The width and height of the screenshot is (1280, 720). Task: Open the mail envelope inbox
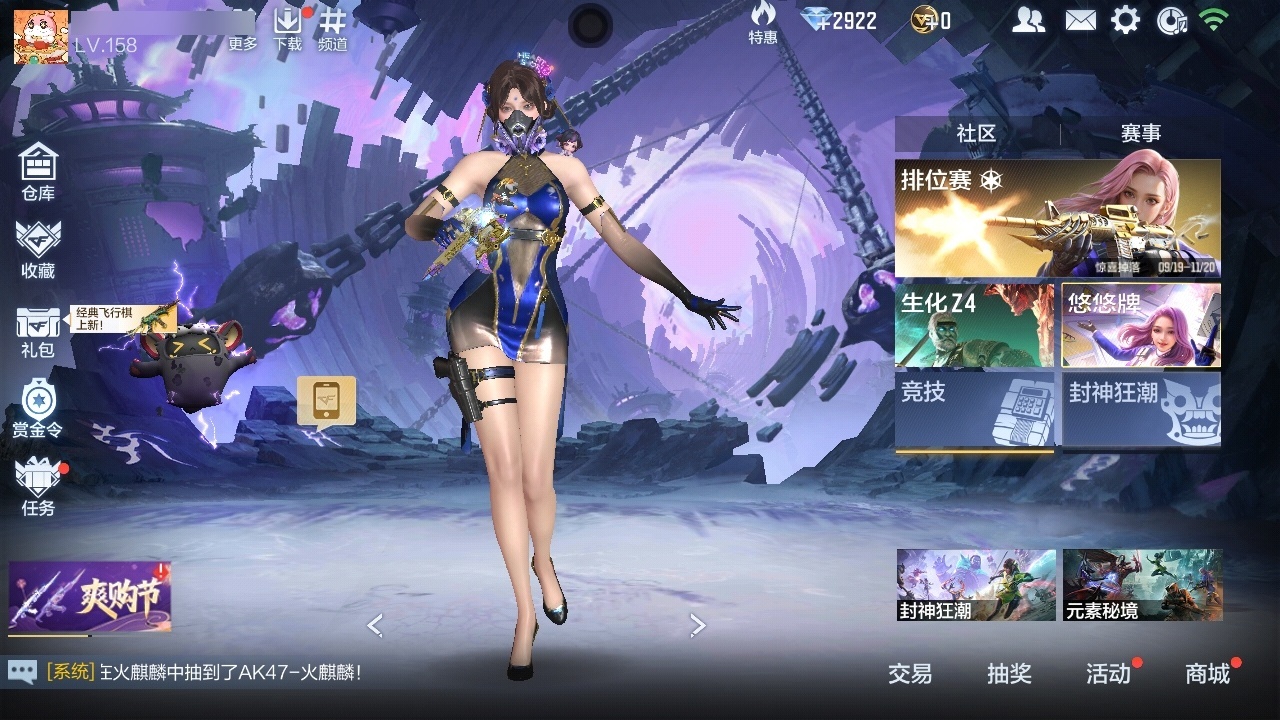coord(1080,20)
